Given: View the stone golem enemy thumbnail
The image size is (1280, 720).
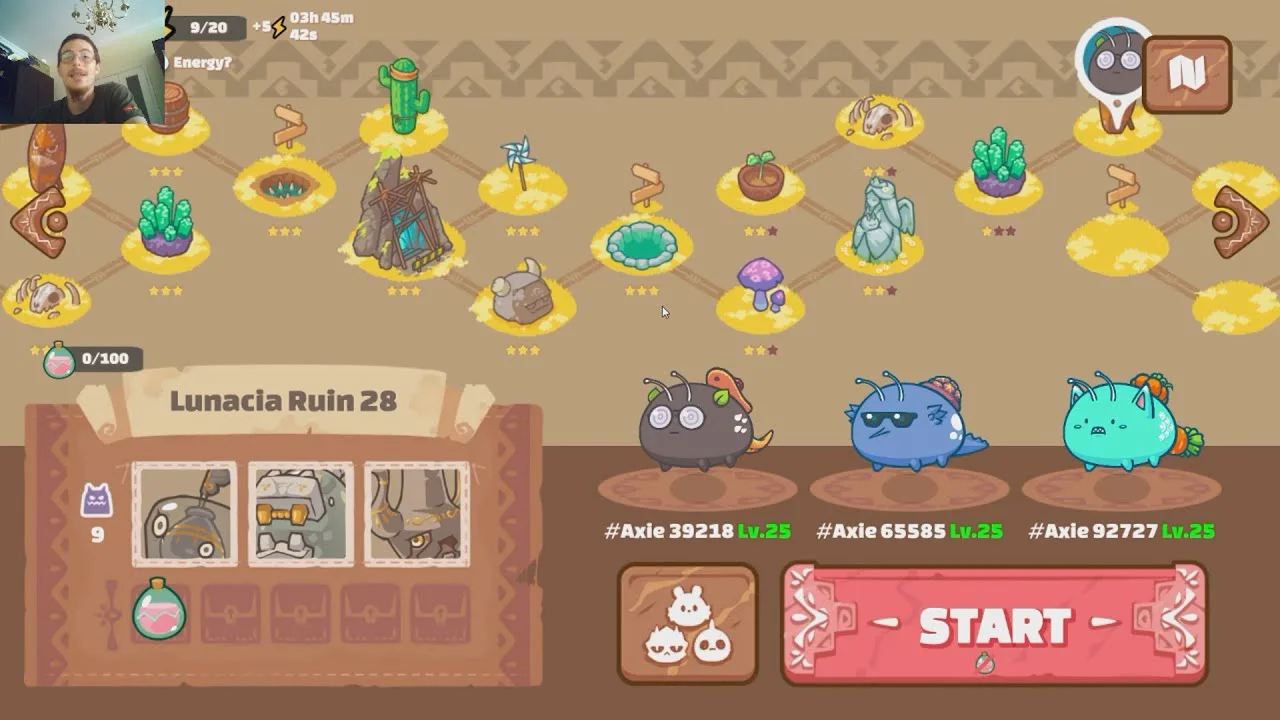Looking at the screenshot, I should [x=301, y=514].
